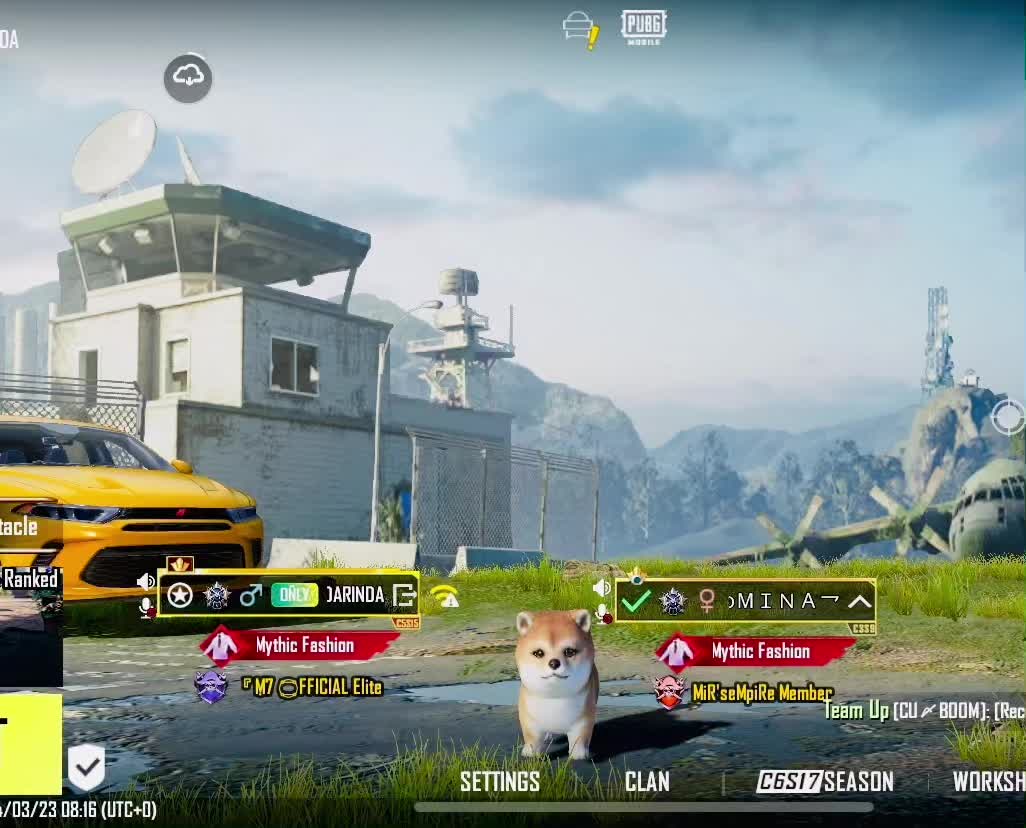Tap the cloud download icon
This screenshot has width=1026, height=828.
point(188,77)
